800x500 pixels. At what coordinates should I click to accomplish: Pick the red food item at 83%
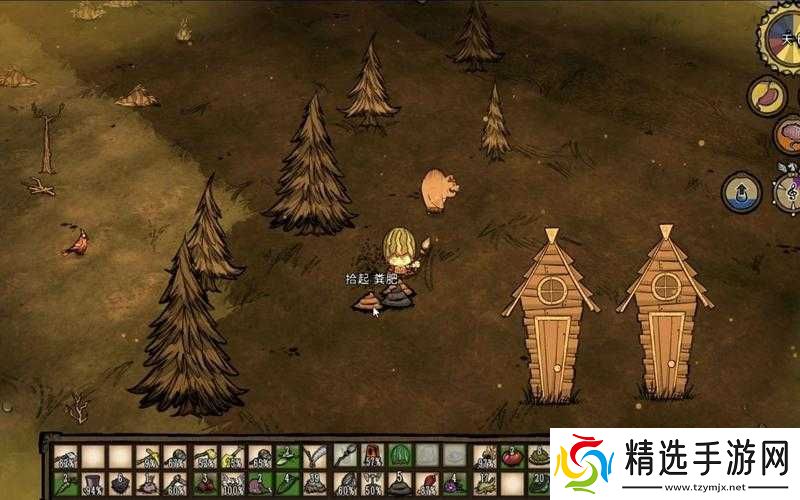427,484
